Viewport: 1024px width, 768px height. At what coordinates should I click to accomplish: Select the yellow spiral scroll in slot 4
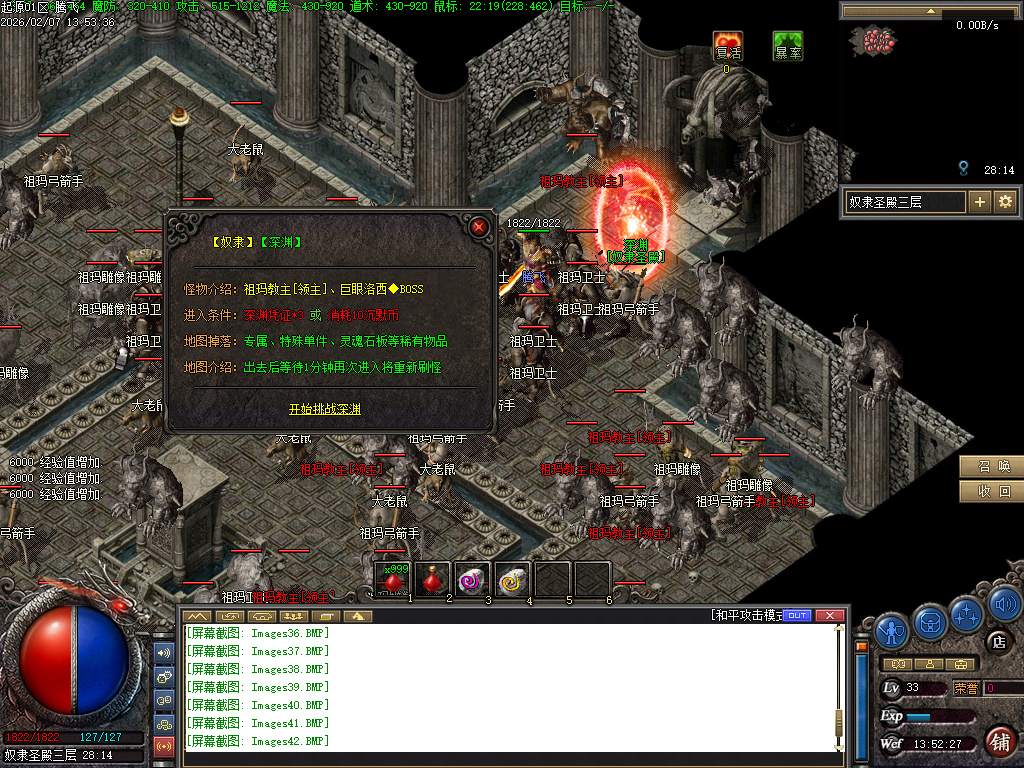[512, 578]
